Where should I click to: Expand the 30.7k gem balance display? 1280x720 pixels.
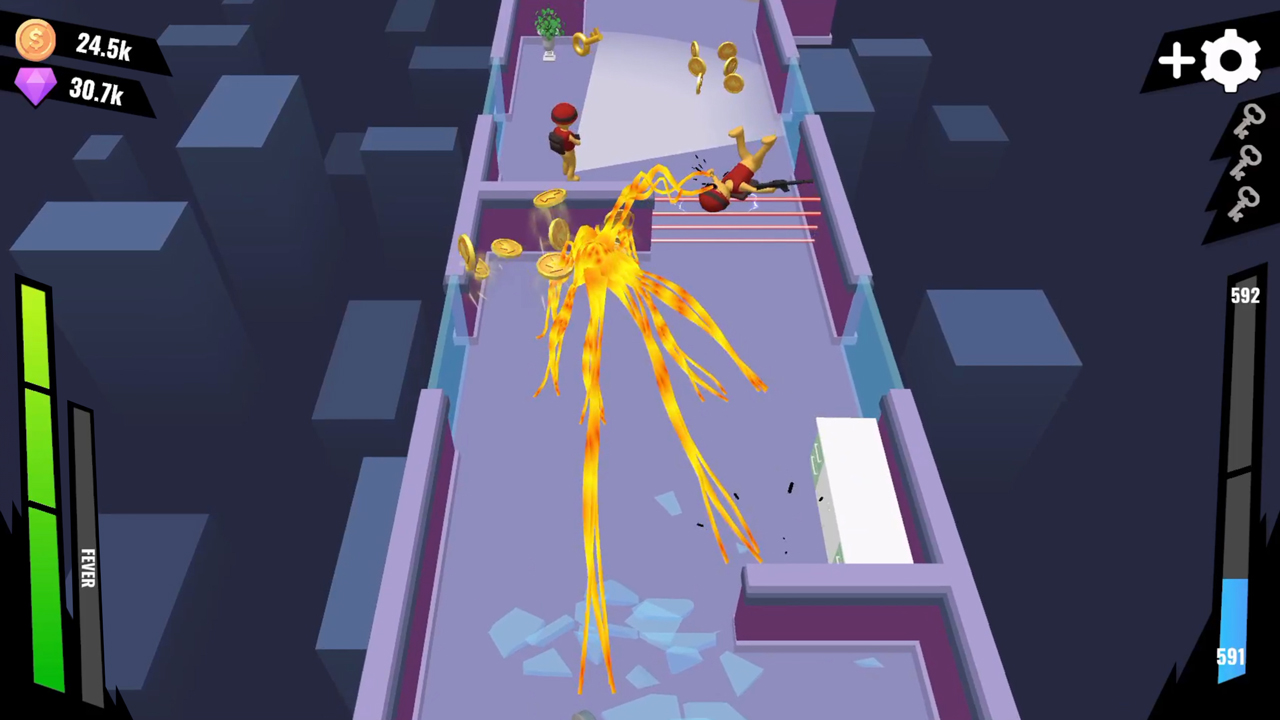(99, 92)
